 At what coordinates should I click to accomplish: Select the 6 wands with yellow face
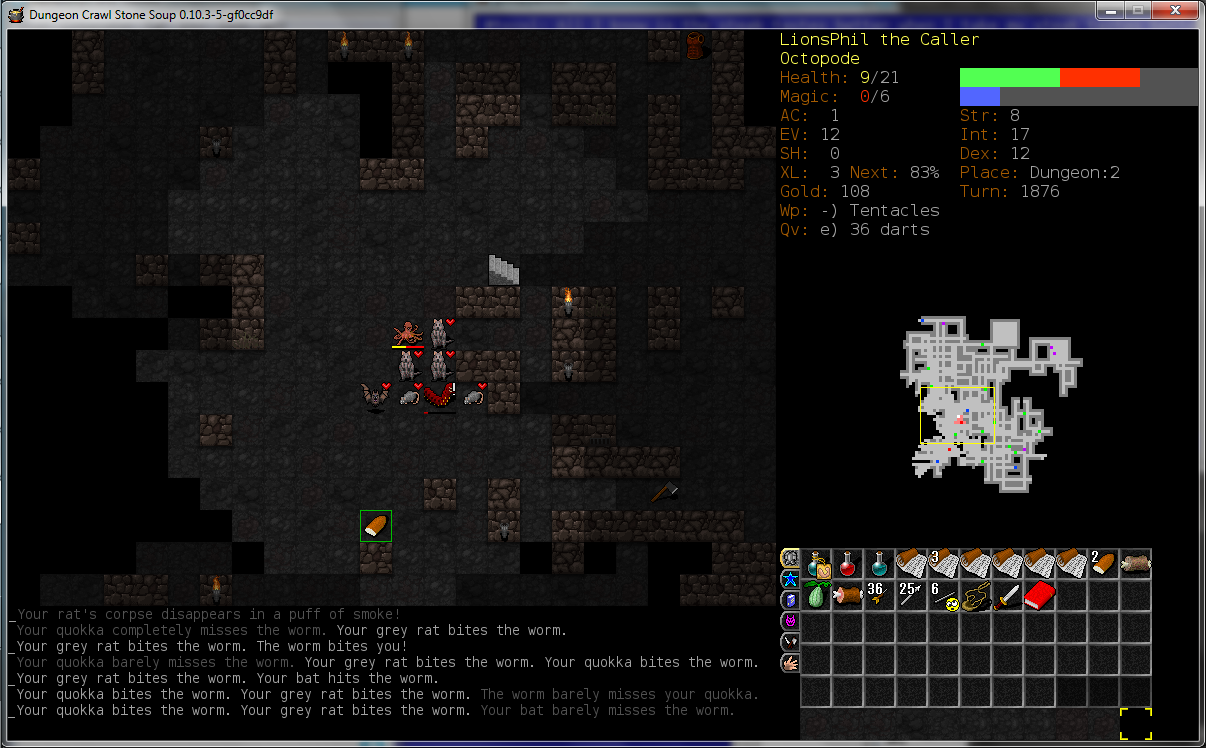(x=944, y=596)
